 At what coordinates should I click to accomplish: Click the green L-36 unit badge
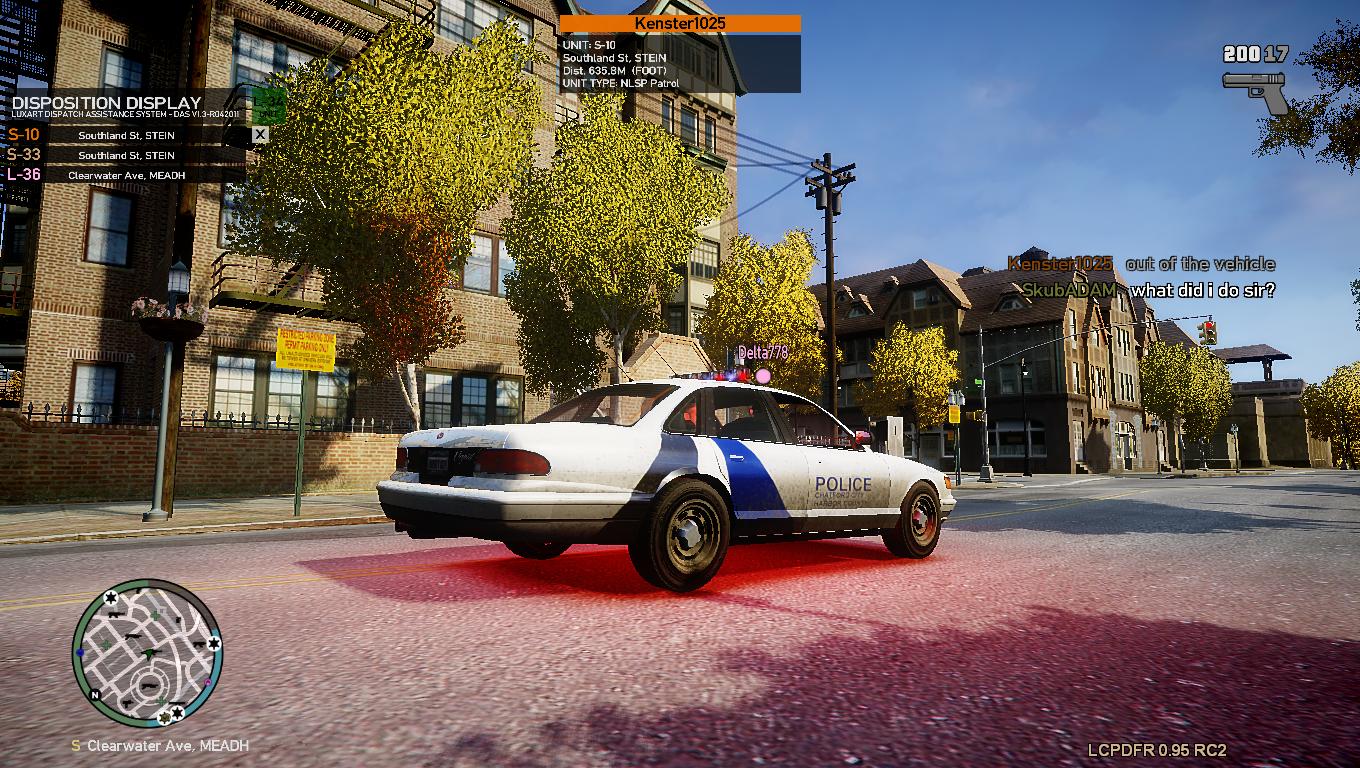[x=268, y=104]
